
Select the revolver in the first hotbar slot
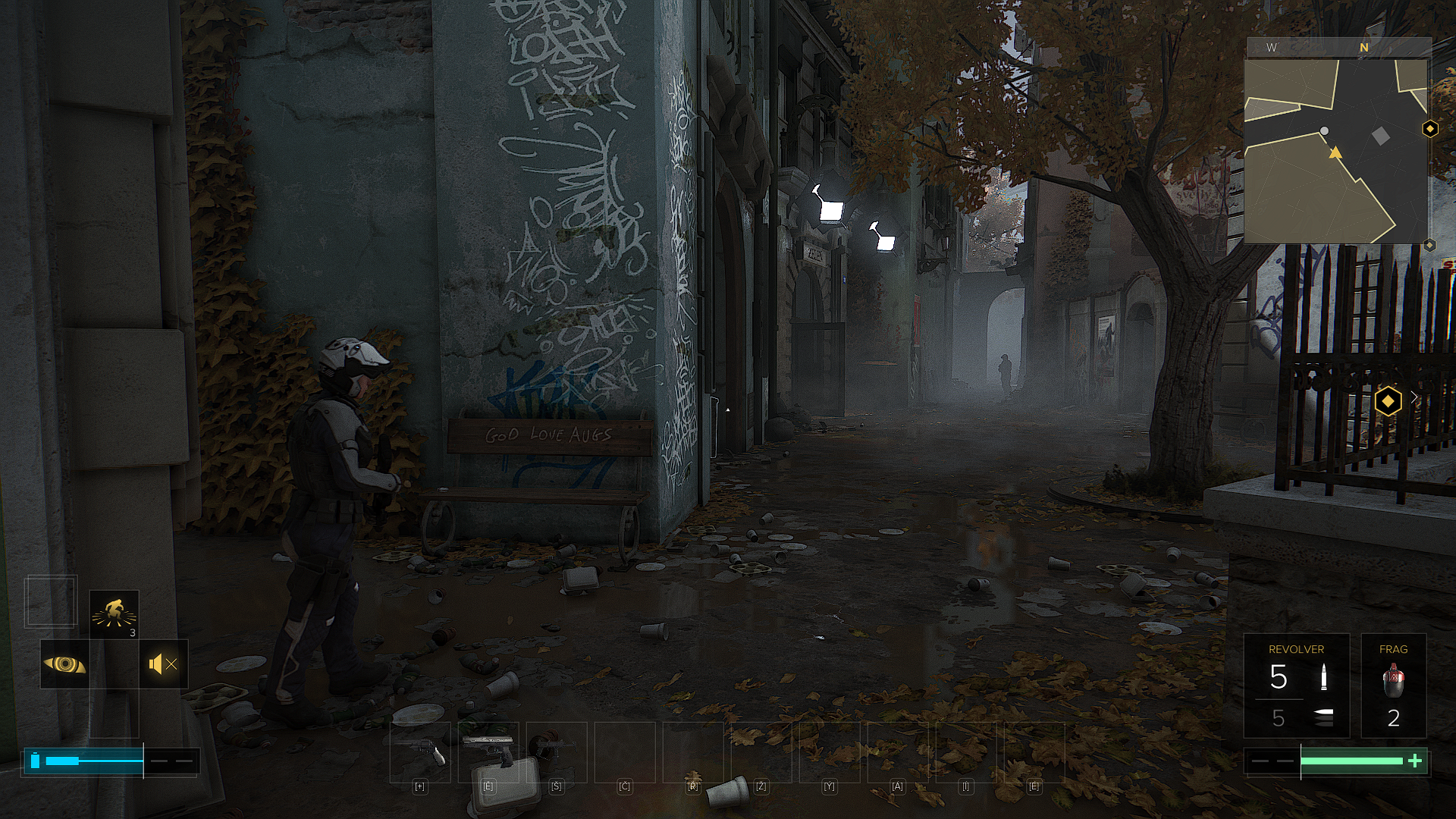[x=420, y=751]
